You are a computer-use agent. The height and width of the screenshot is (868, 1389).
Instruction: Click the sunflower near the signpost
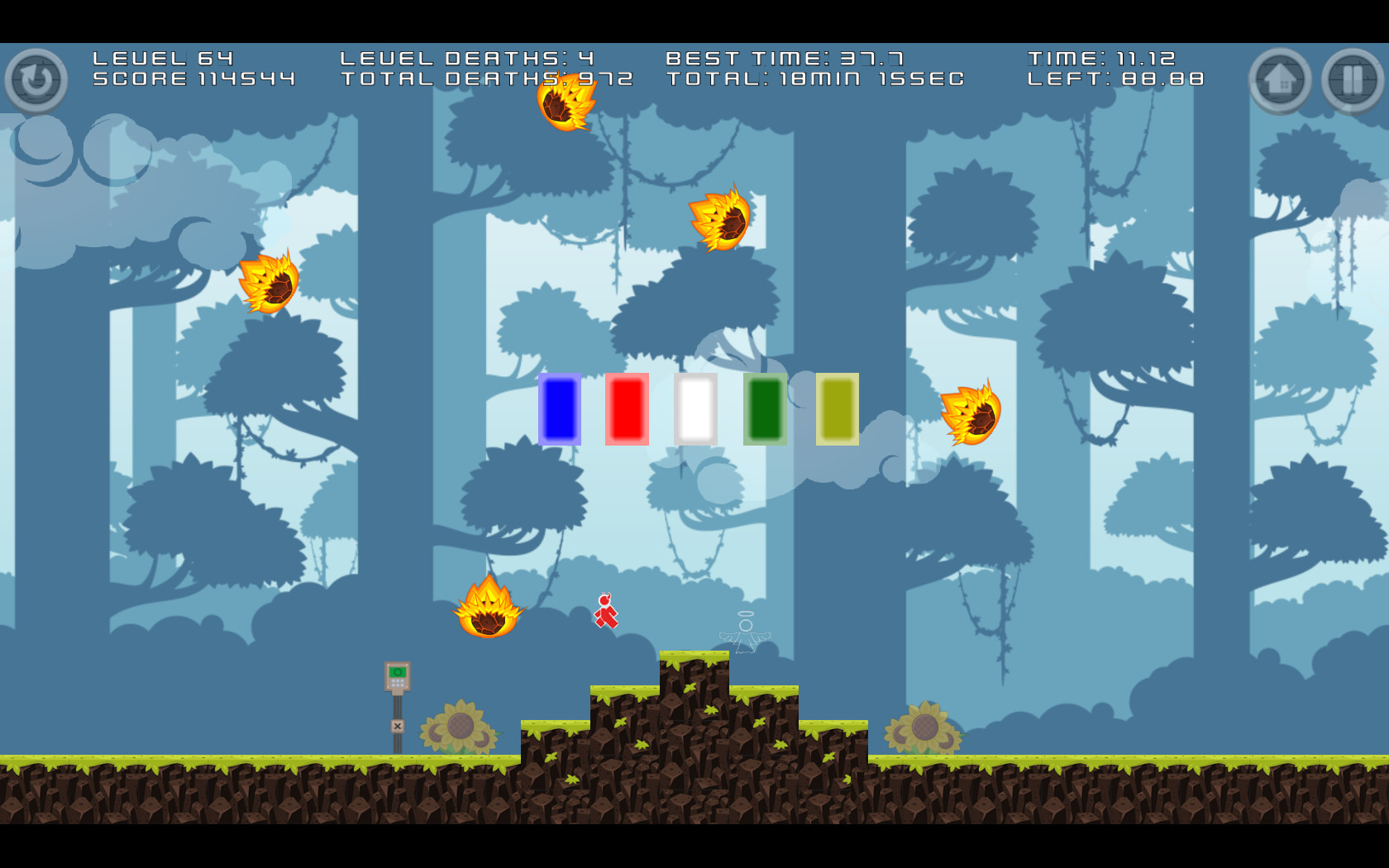461,725
